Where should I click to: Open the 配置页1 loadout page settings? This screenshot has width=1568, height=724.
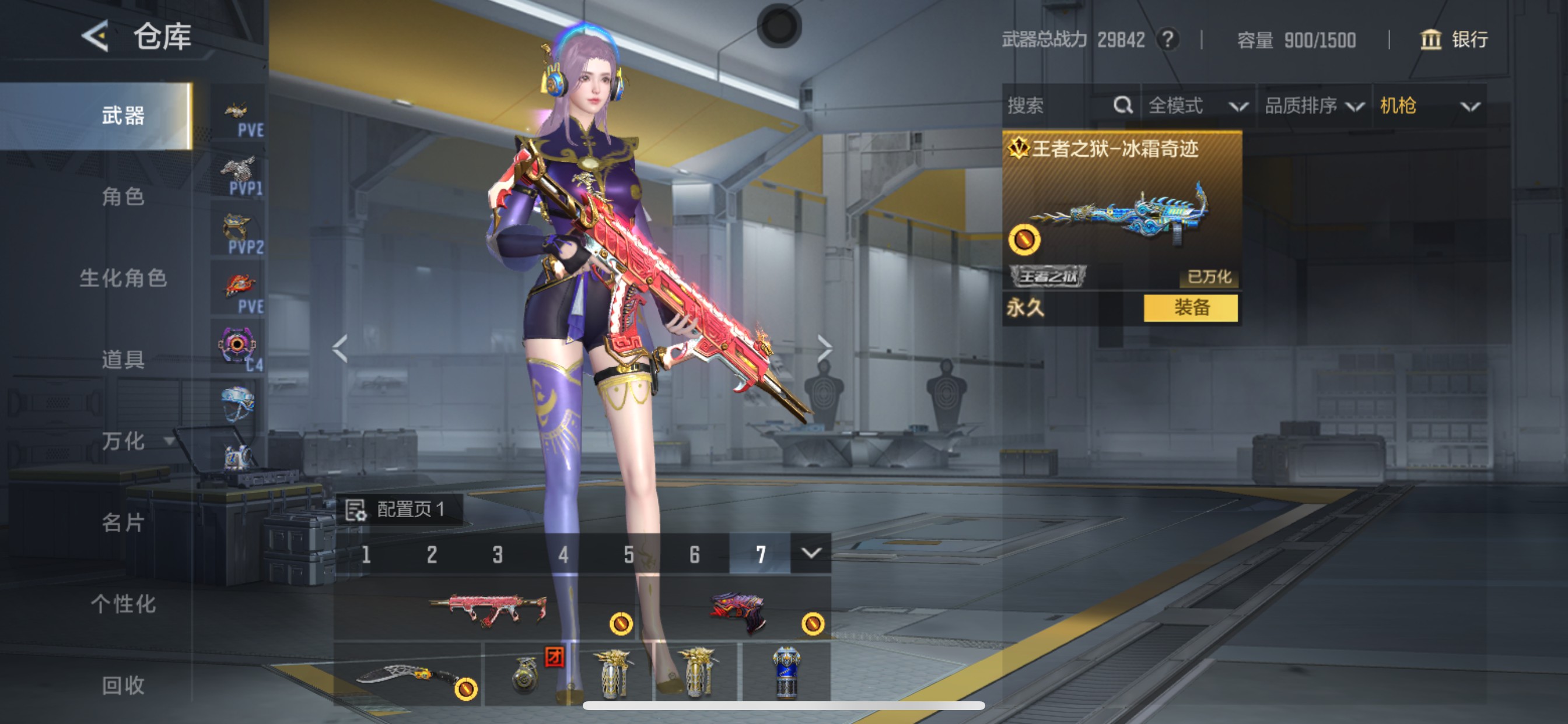(398, 509)
